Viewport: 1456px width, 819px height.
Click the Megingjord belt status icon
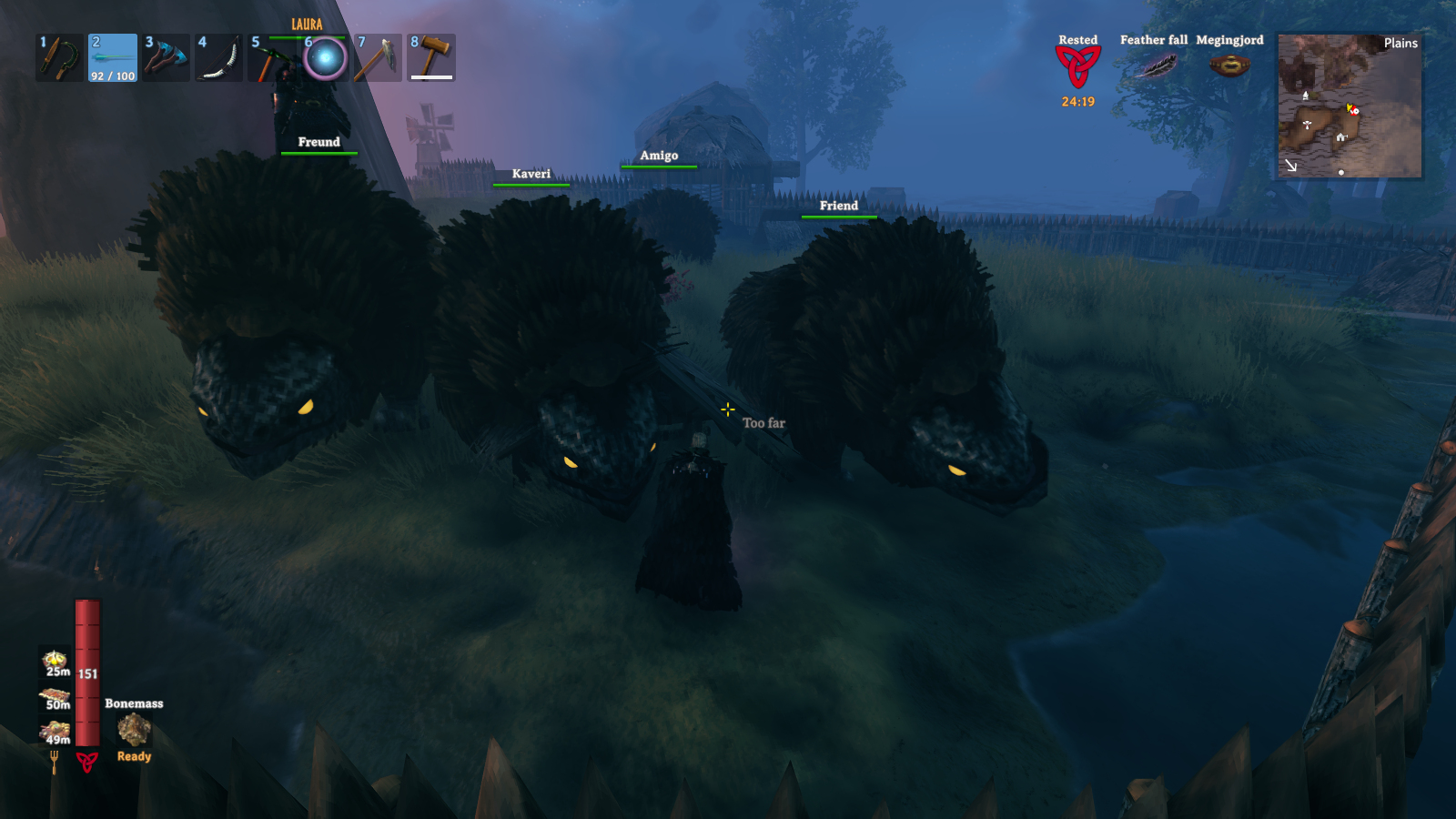coord(1229,66)
